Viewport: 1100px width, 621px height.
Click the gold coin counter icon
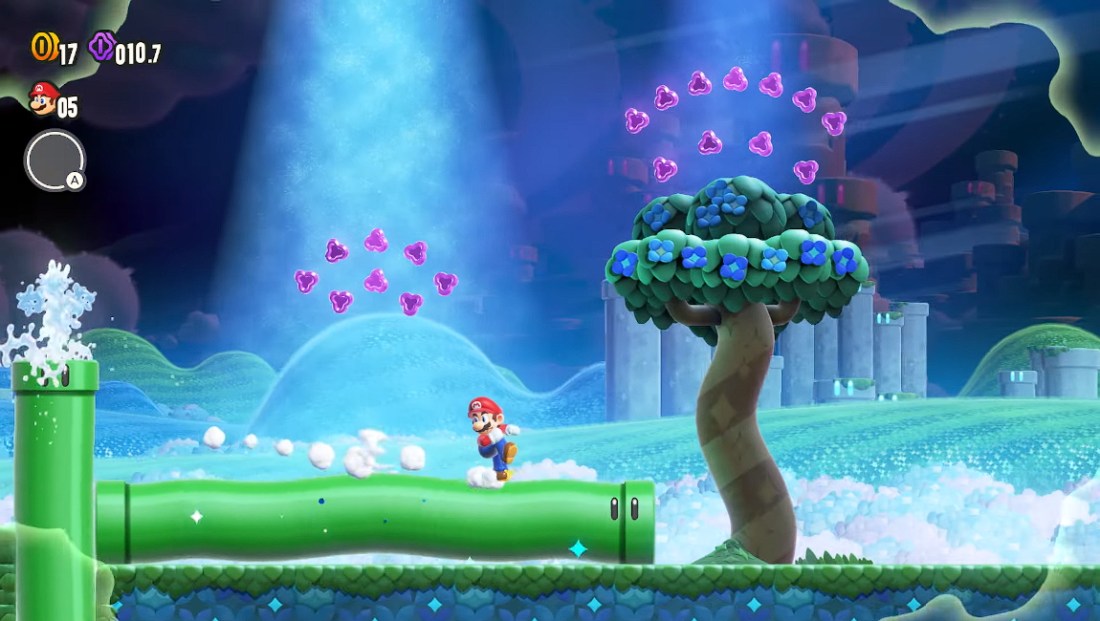click(43, 46)
